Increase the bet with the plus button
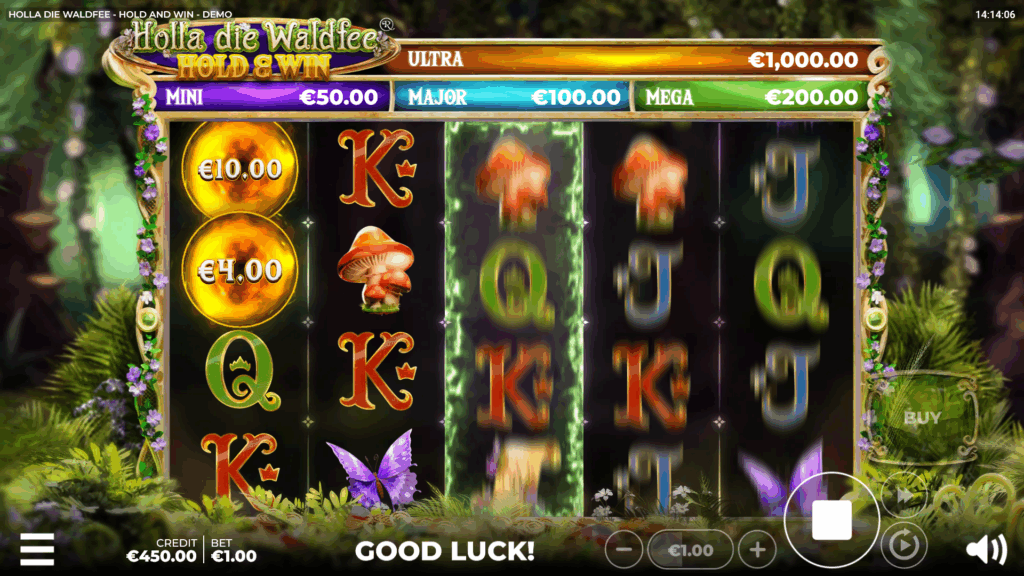Viewport: 1024px width, 576px height. pyautogui.click(x=757, y=549)
